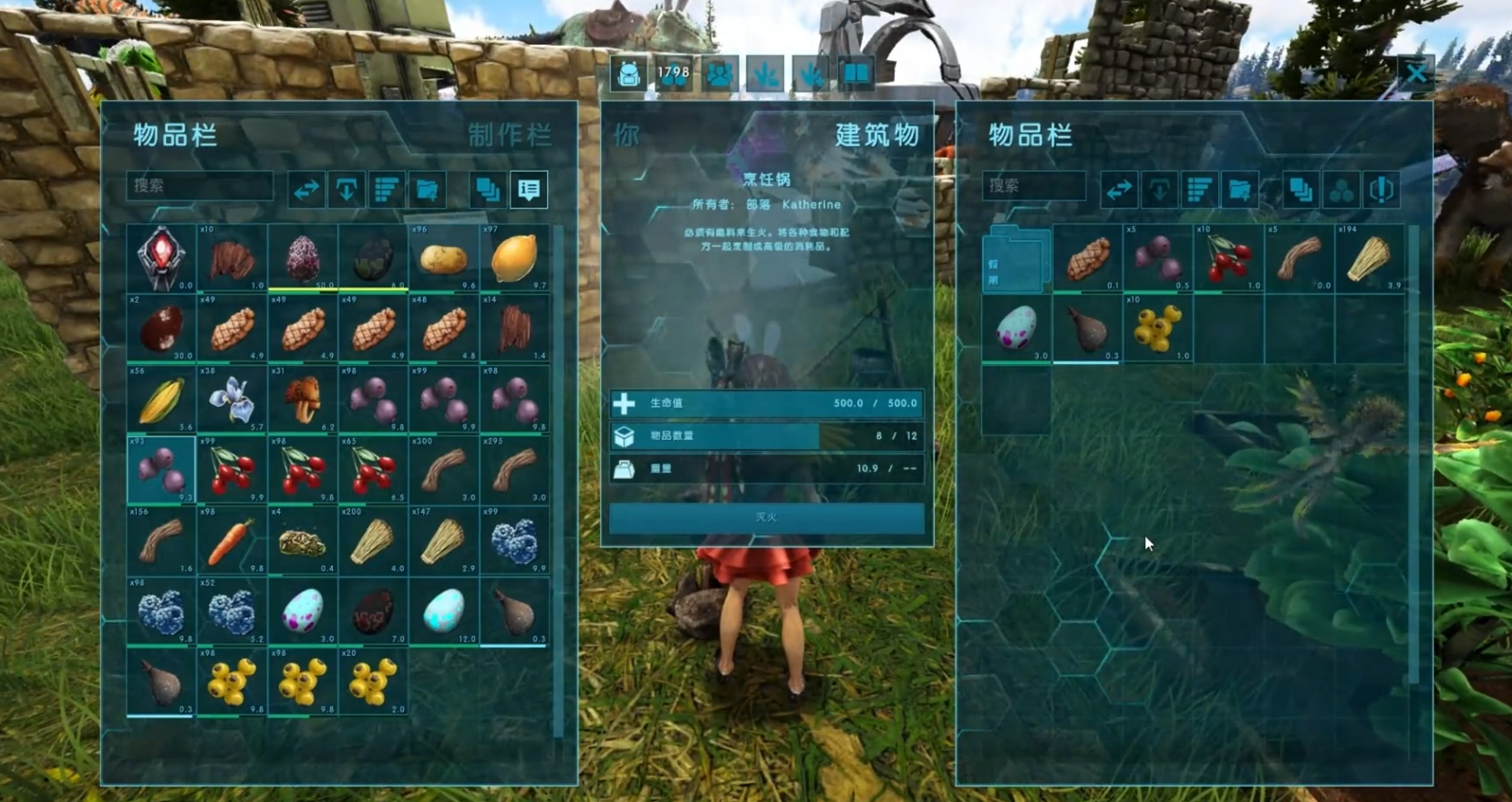Close the inventory screen with the X

click(1415, 73)
